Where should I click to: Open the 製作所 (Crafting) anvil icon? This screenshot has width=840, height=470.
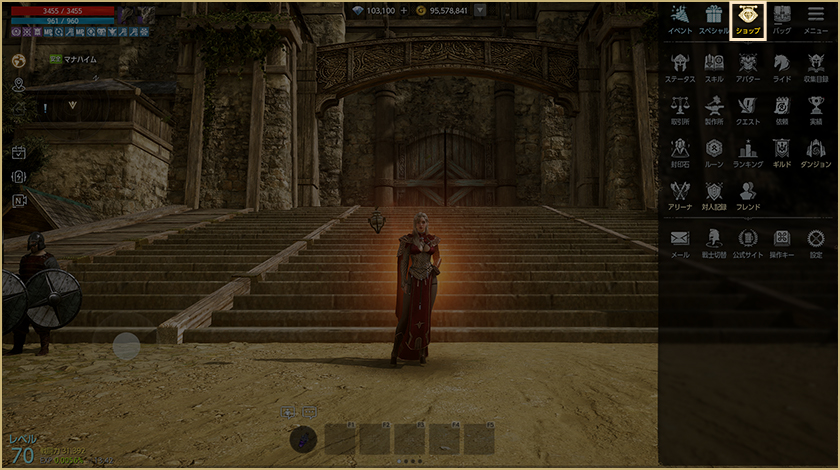(714, 109)
